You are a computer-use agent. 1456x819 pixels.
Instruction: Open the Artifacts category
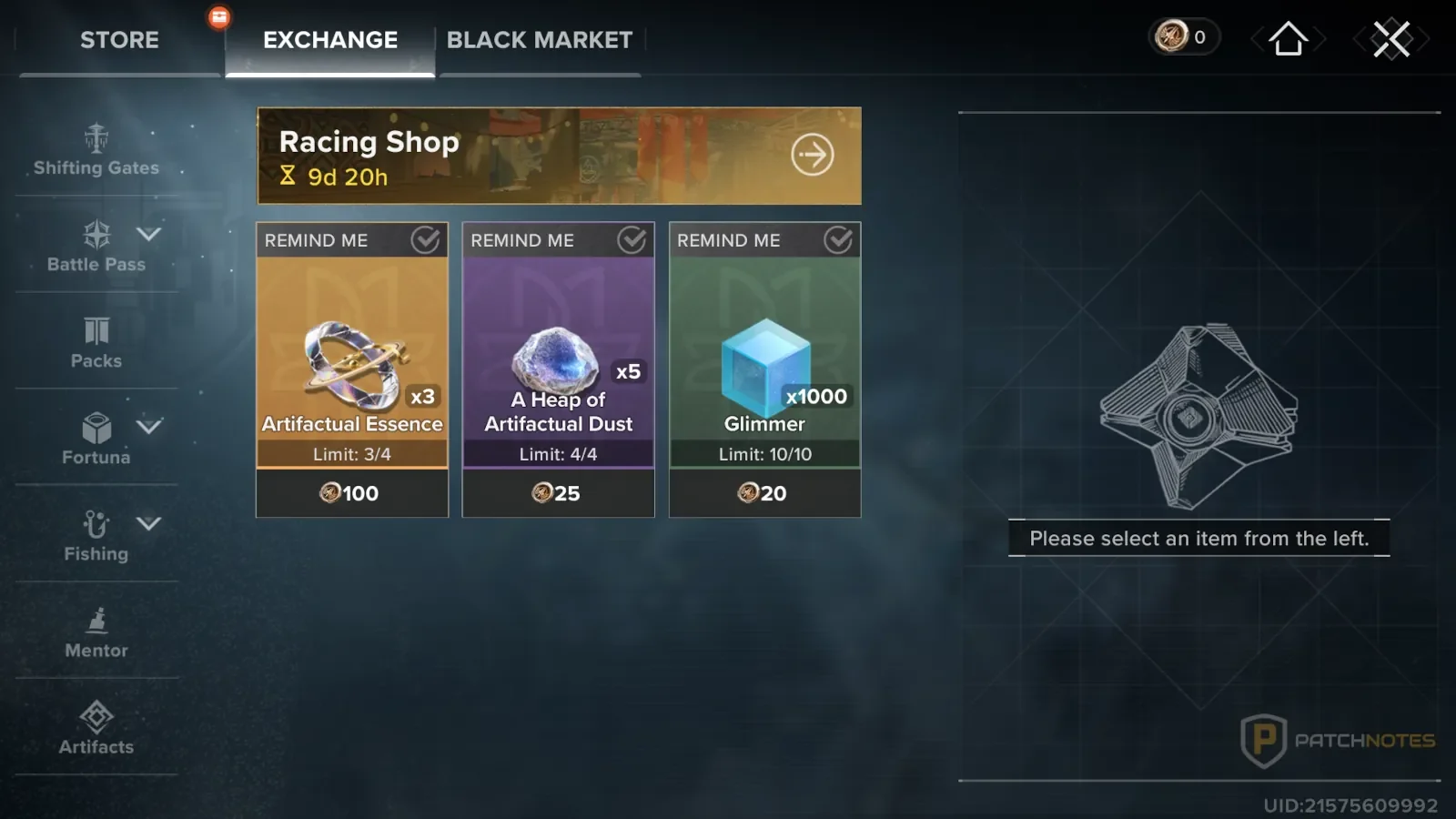96,729
